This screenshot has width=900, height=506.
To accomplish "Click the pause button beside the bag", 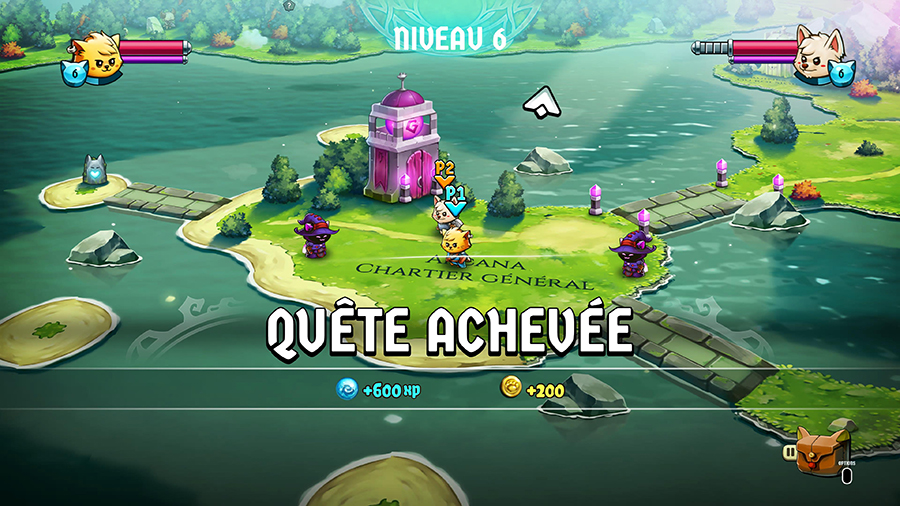I will click(x=790, y=452).
